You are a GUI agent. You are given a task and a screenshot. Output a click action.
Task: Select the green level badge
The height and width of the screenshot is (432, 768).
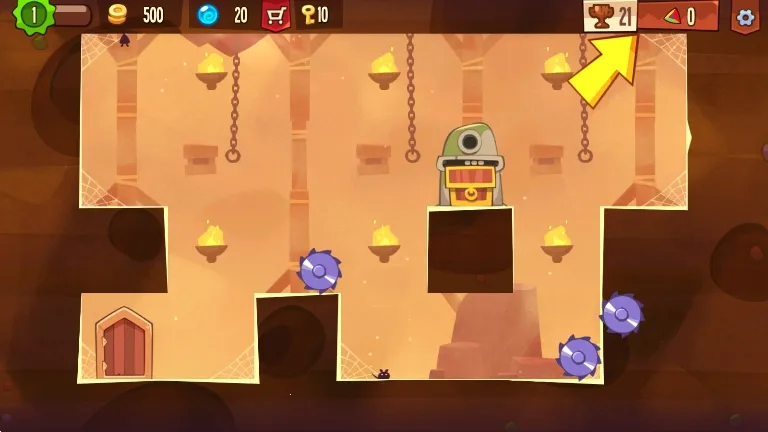pos(34,14)
